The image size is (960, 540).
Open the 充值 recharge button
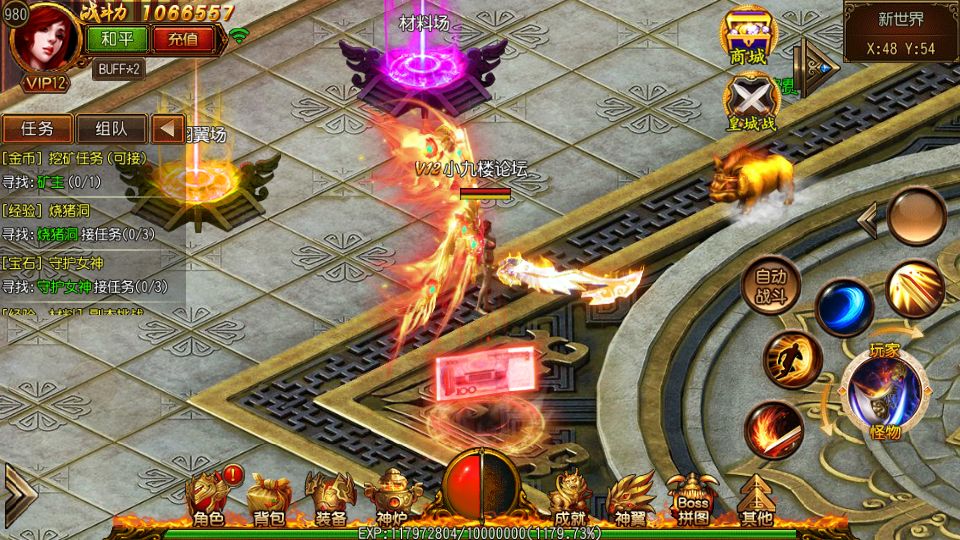point(183,40)
